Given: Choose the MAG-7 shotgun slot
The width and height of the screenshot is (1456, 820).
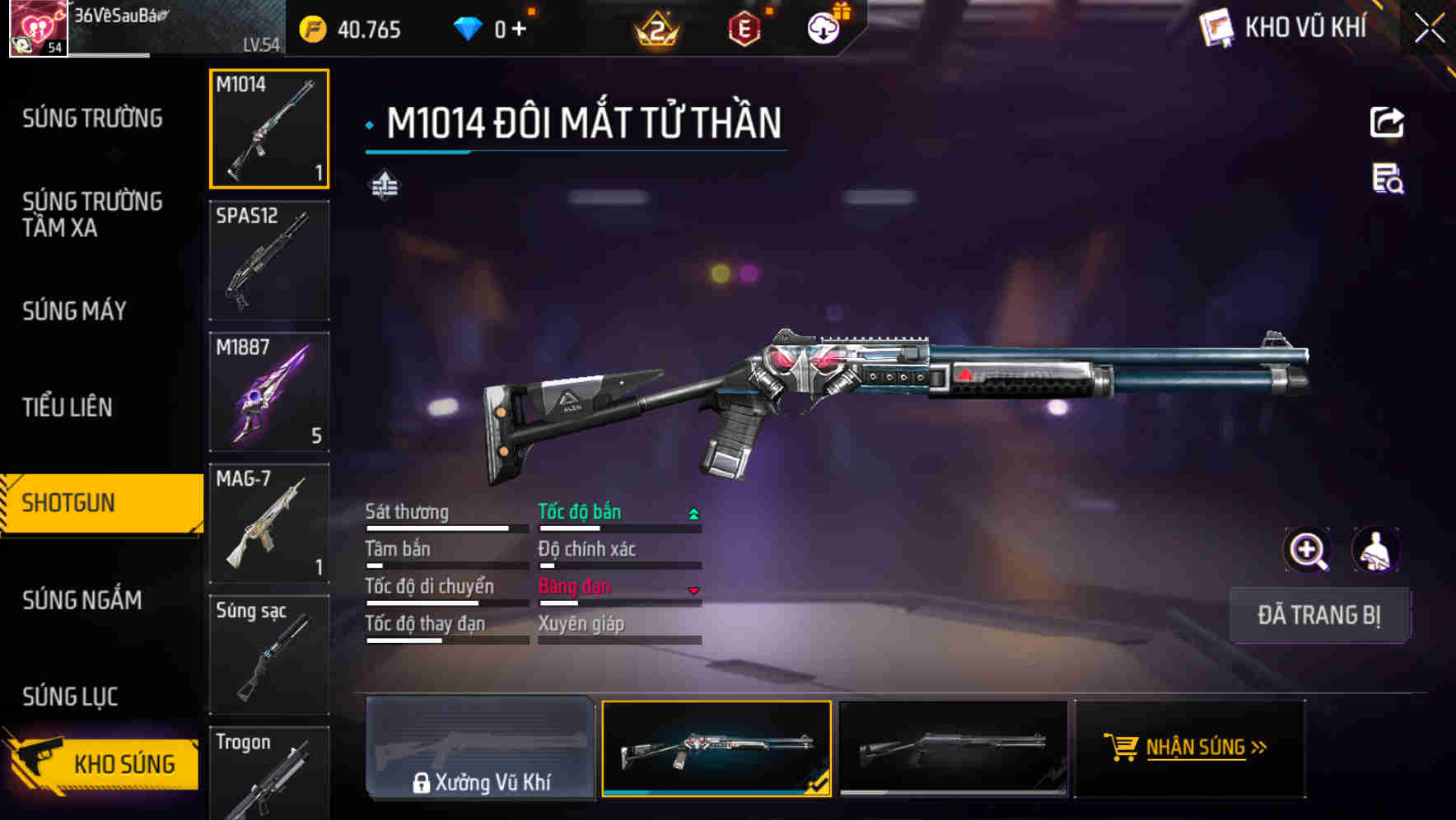Looking at the screenshot, I should pos(269,524).
